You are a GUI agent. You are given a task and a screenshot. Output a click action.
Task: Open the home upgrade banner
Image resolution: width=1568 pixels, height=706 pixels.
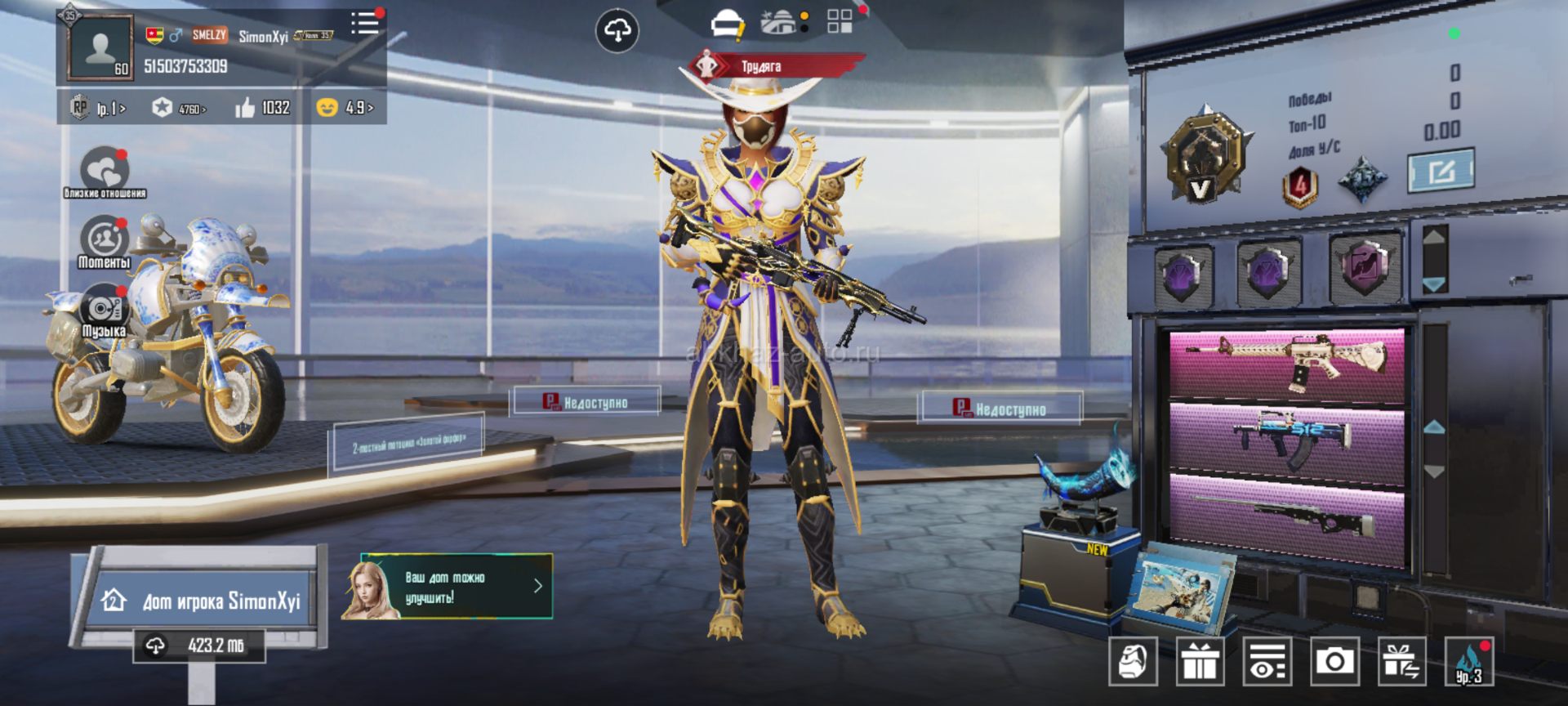click(448, 587)
